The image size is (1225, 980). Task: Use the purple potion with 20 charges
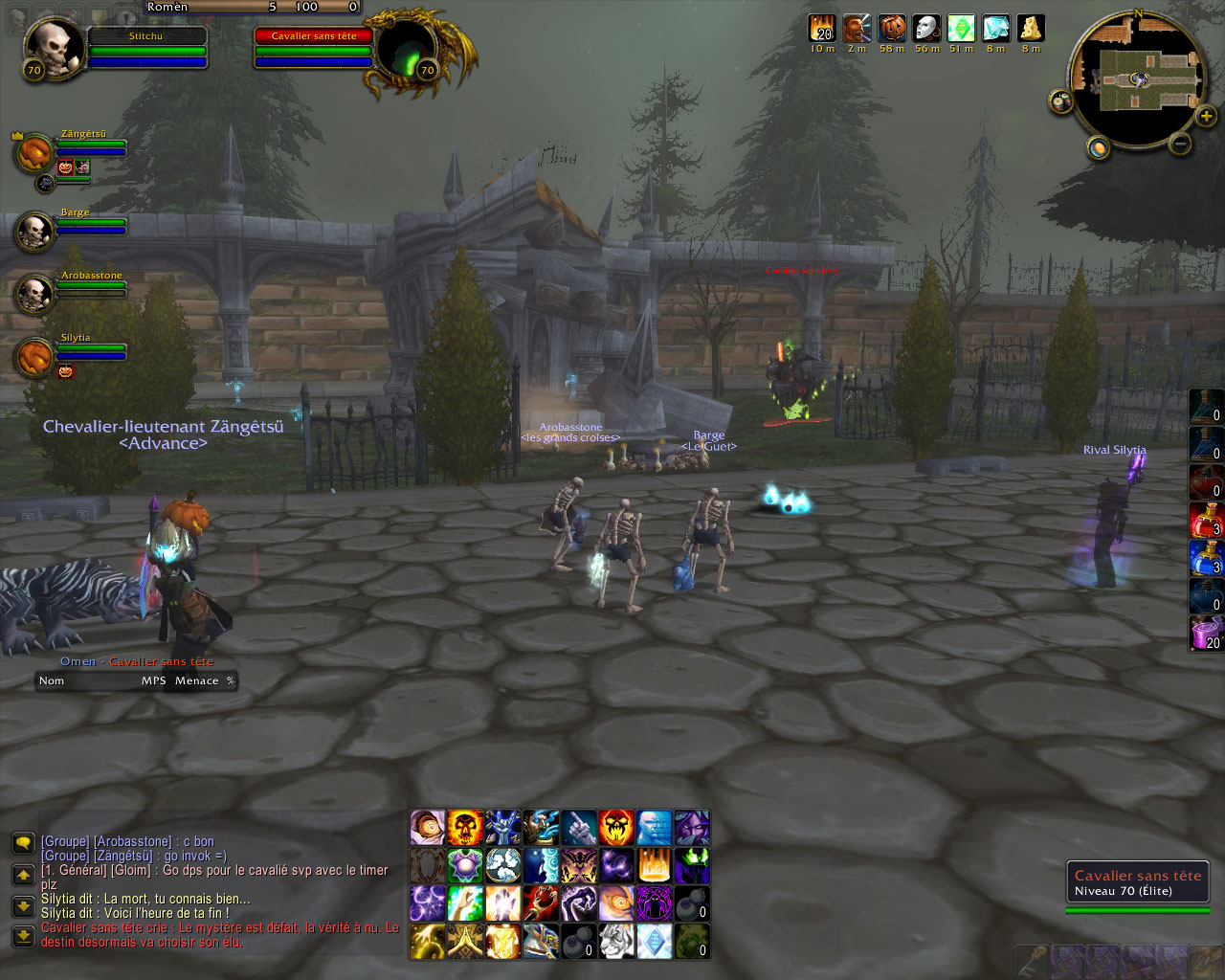tap(1205, 633)
